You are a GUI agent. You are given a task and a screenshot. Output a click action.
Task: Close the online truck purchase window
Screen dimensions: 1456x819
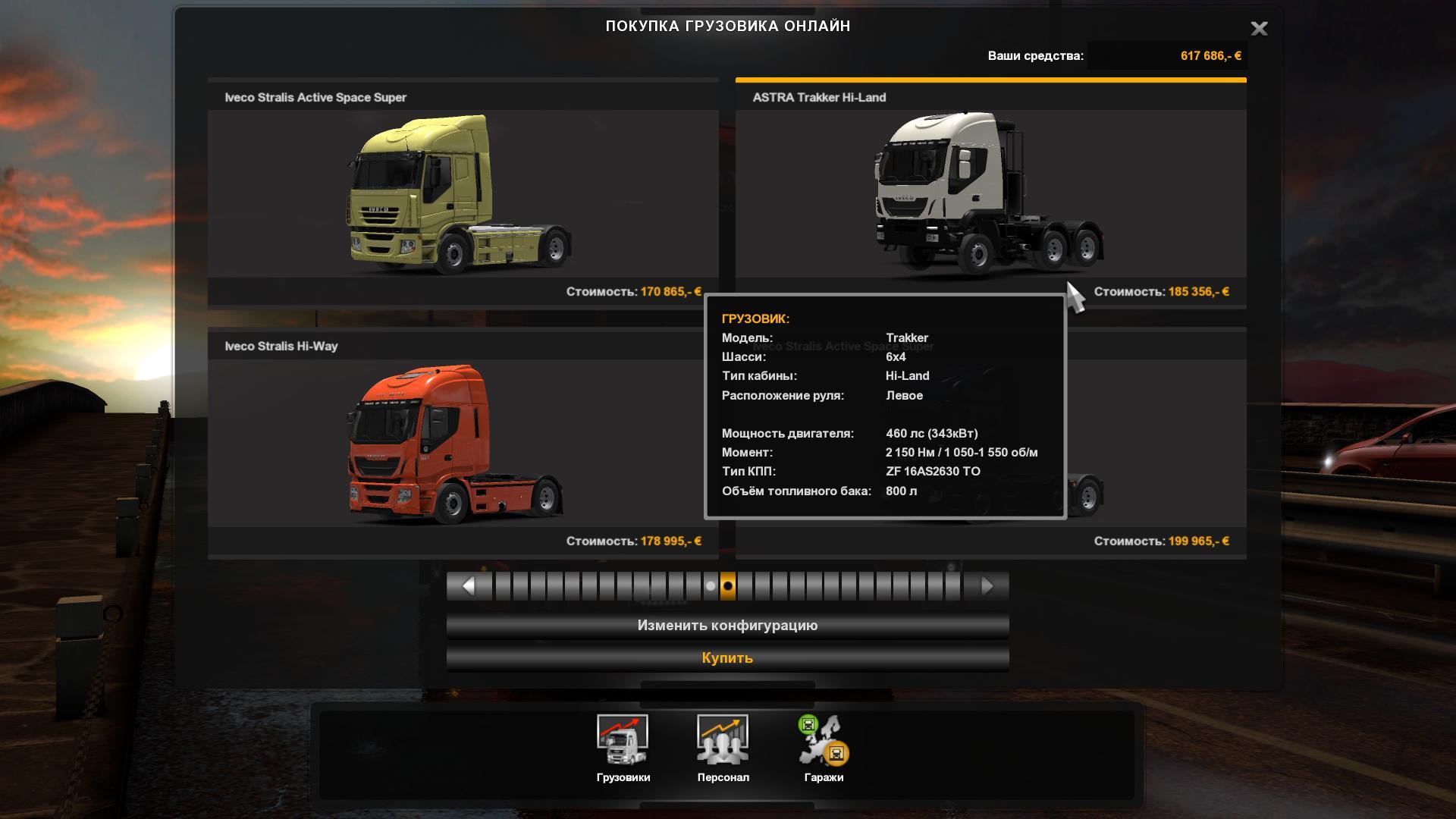[x=1259, y=29]
